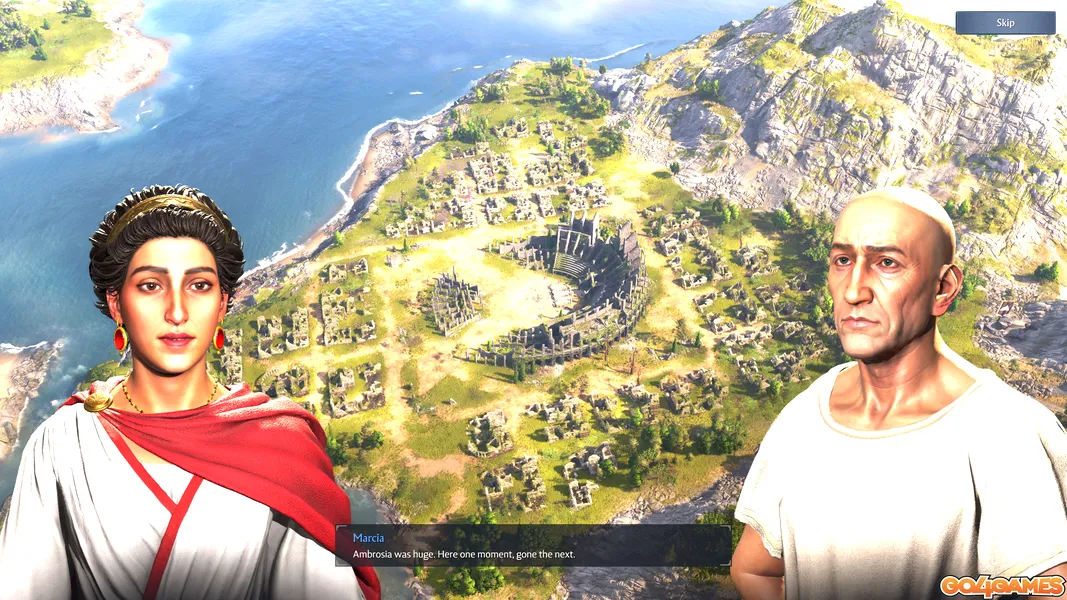Skip the cutscene dialogue
The width and height of the screenshot is (1067, 600).
1005,23
